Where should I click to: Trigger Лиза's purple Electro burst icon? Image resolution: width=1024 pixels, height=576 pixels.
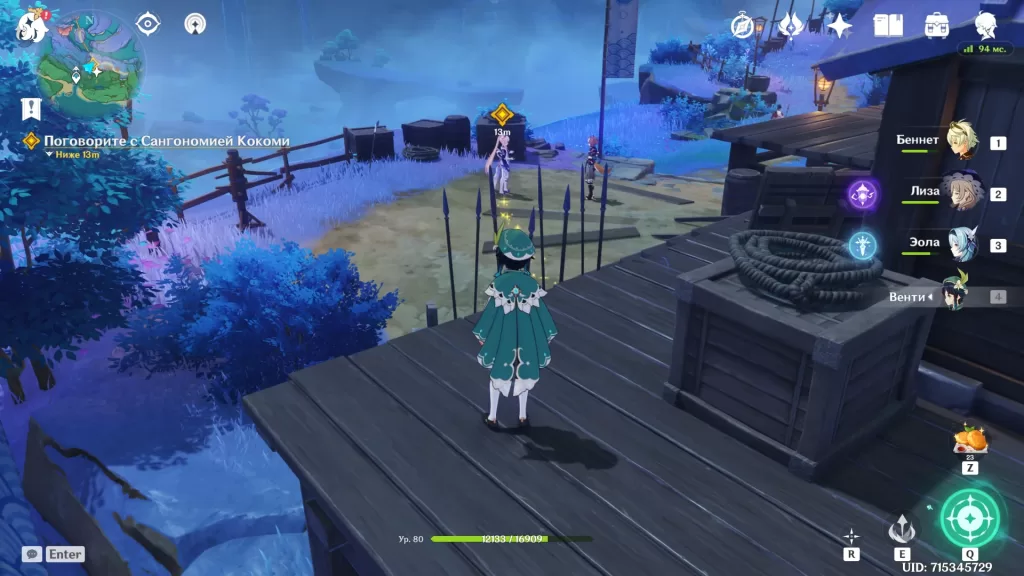[862, 194]
